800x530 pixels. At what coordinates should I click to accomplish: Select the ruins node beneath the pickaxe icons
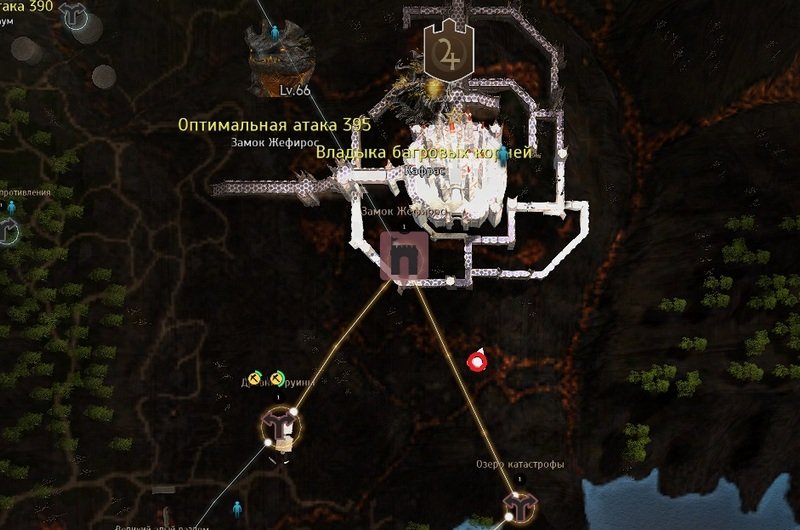(280, 427)
